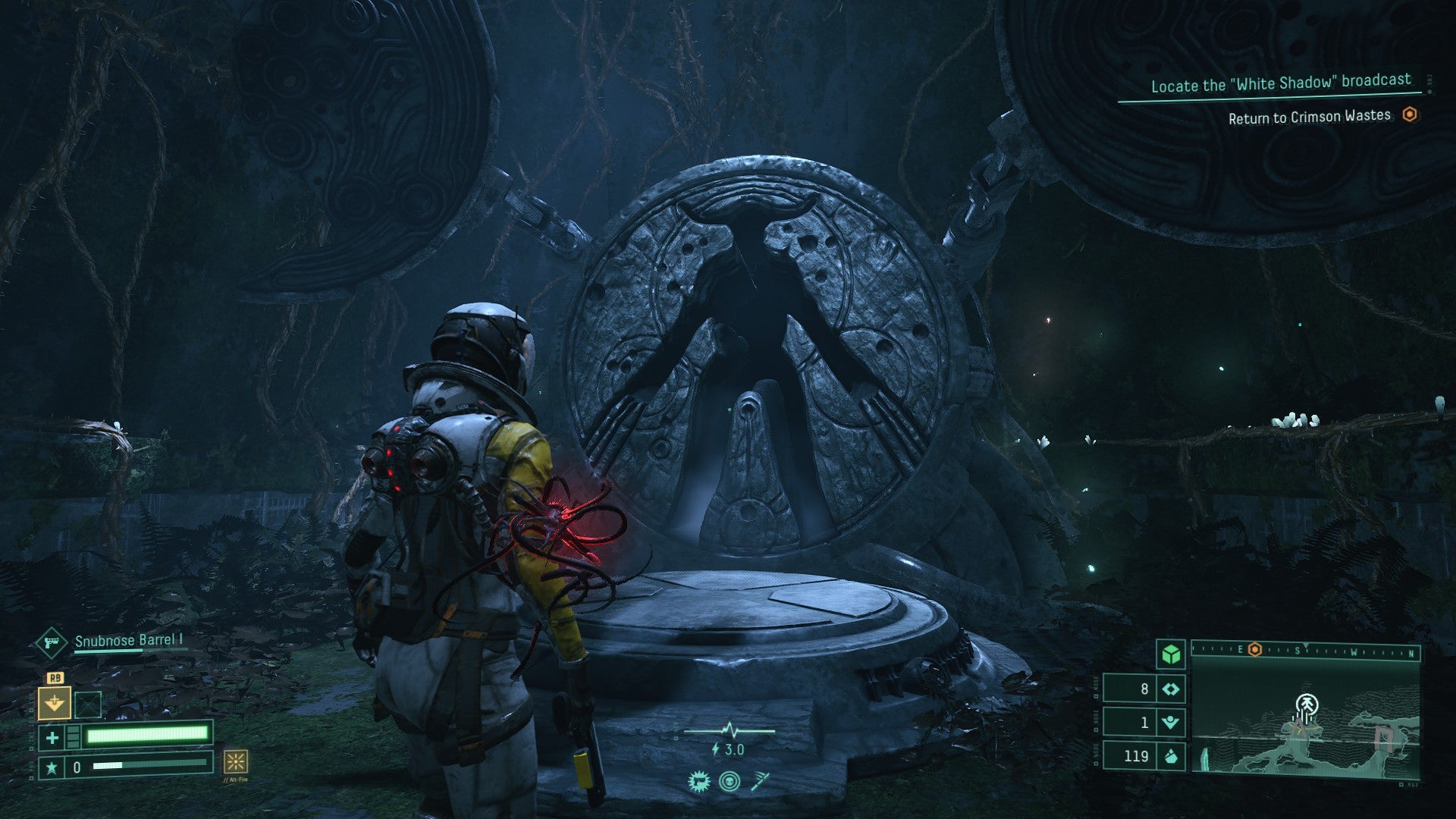Image resolution: width=1456 pixels, height=819 pixels.
Task: Open the "White Shadow" broadcast objective
Action: (x=1281, y=83)
